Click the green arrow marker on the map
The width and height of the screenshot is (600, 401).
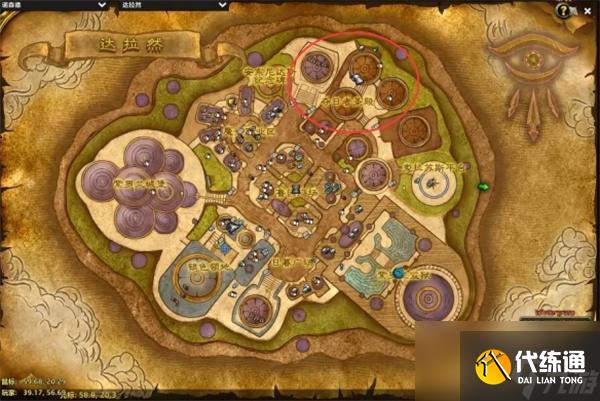point(484,186)
